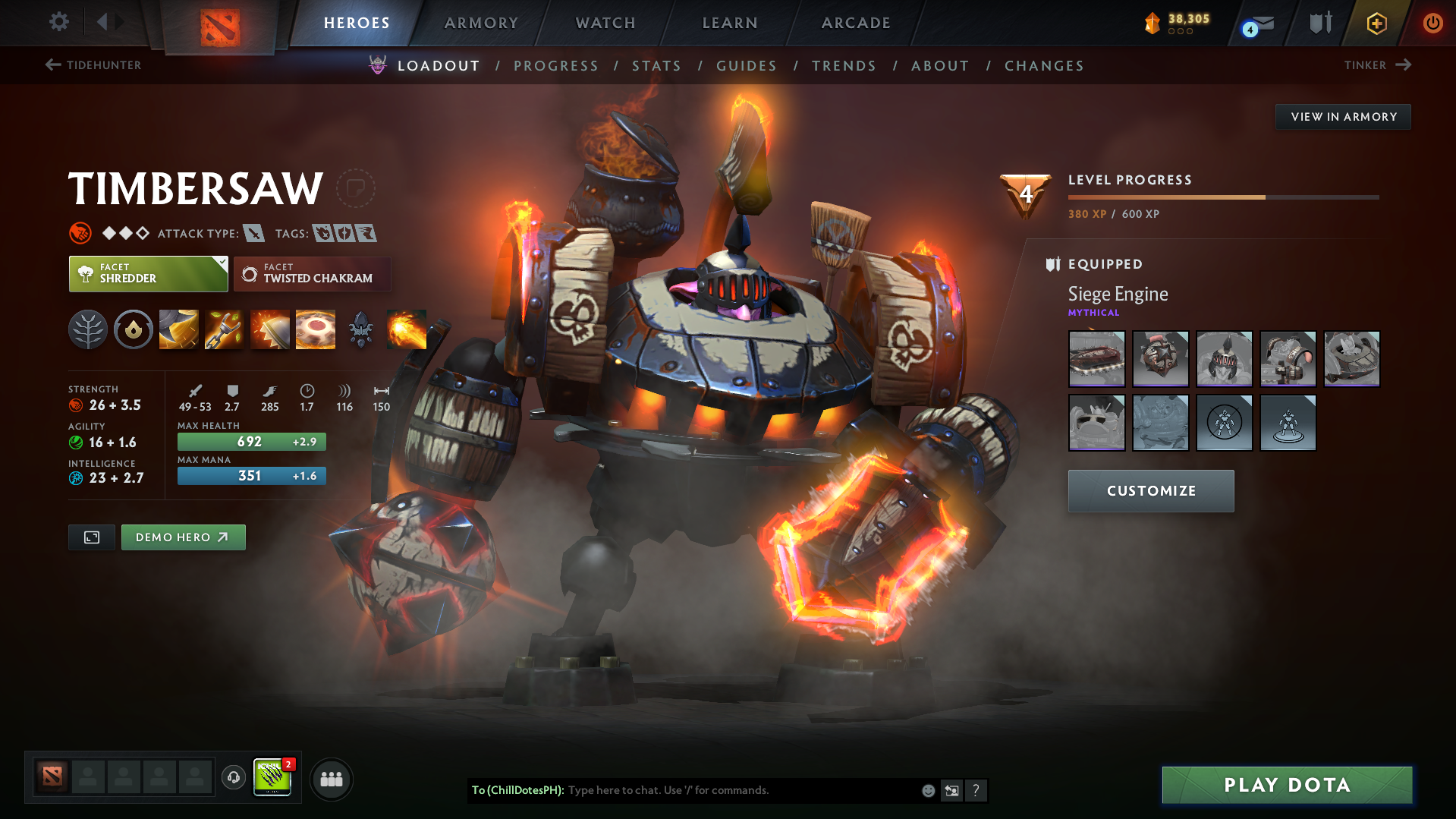Open the help question mark icon near chat
Viewport: 1456px width, 819px height.
[x=976, y=790]
